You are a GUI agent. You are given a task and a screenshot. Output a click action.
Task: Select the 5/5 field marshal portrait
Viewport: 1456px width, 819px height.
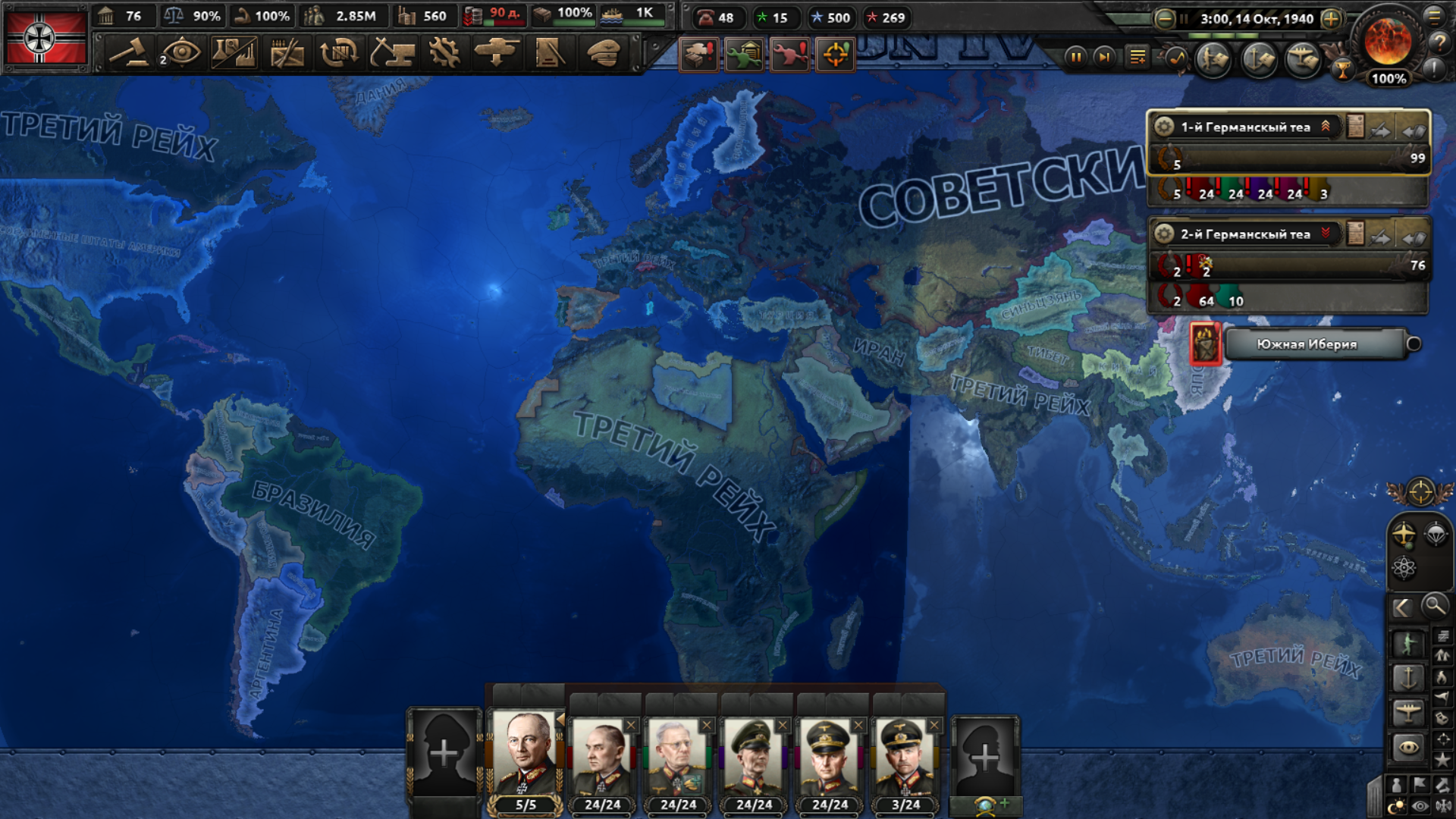tap(525, 755)
